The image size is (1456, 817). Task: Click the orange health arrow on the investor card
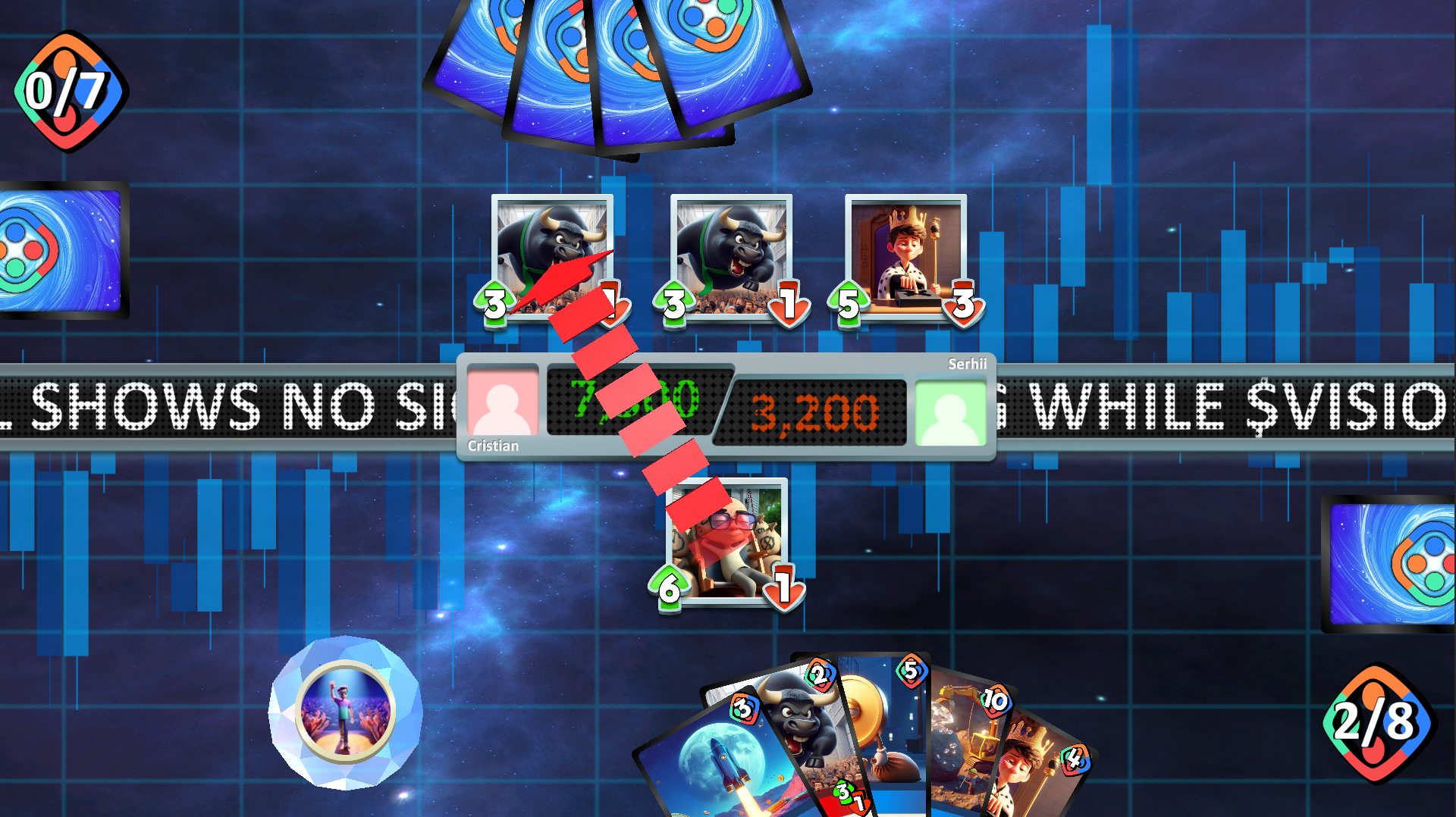[781, 587]
